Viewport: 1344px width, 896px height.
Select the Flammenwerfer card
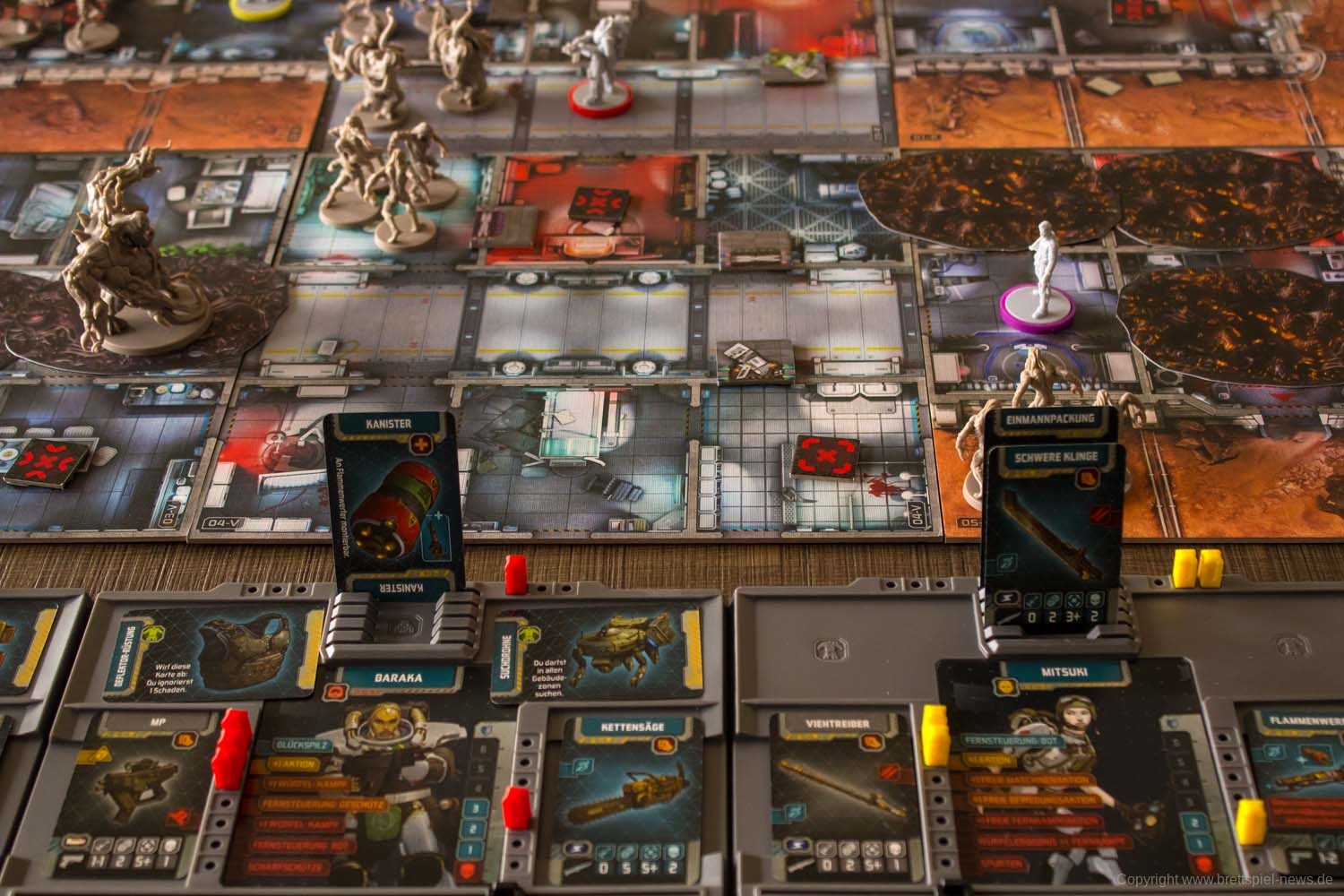(1295, 788)
